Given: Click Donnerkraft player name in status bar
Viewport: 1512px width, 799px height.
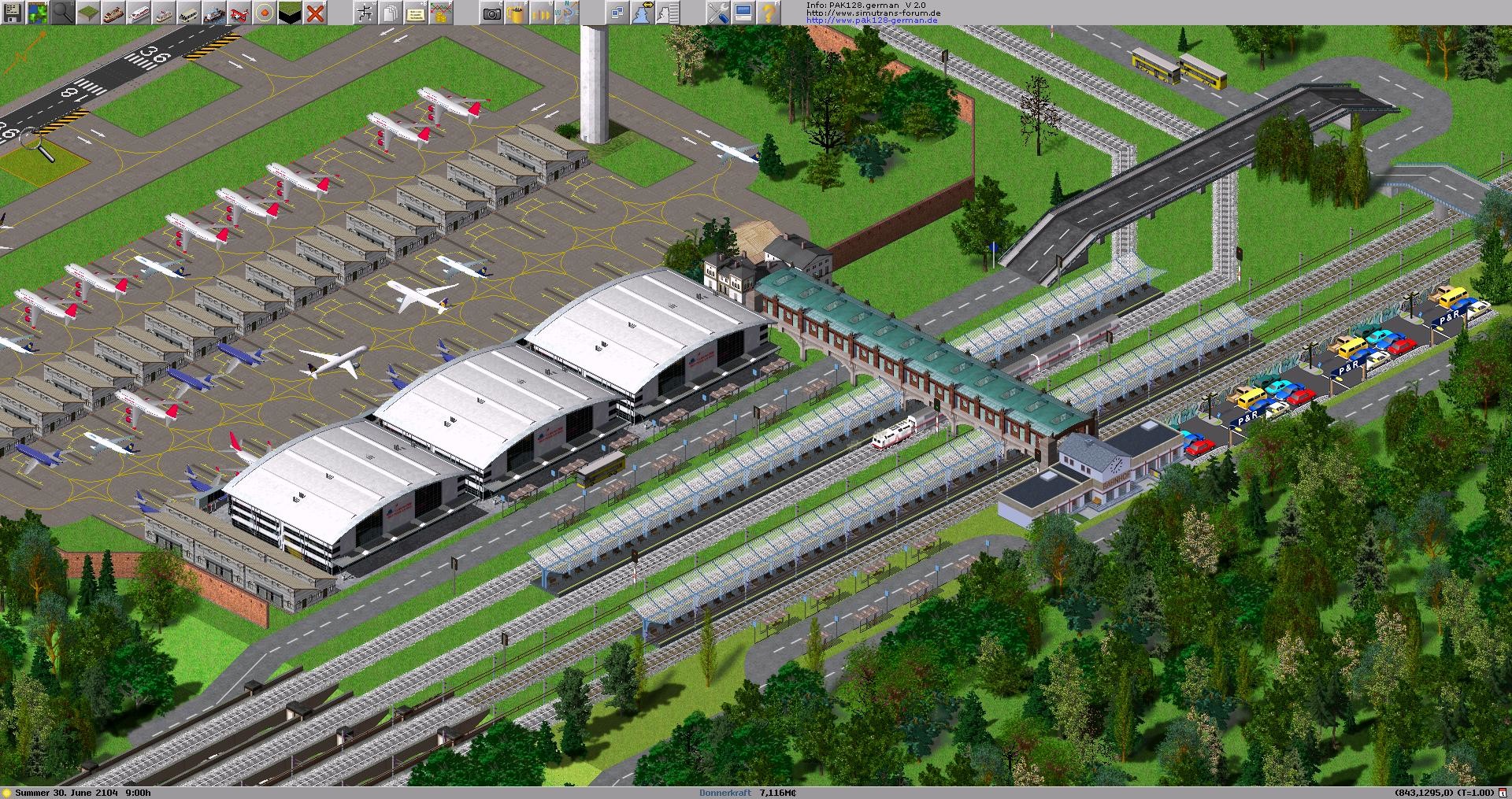Looking at the screenshot, I should (724, 793).
